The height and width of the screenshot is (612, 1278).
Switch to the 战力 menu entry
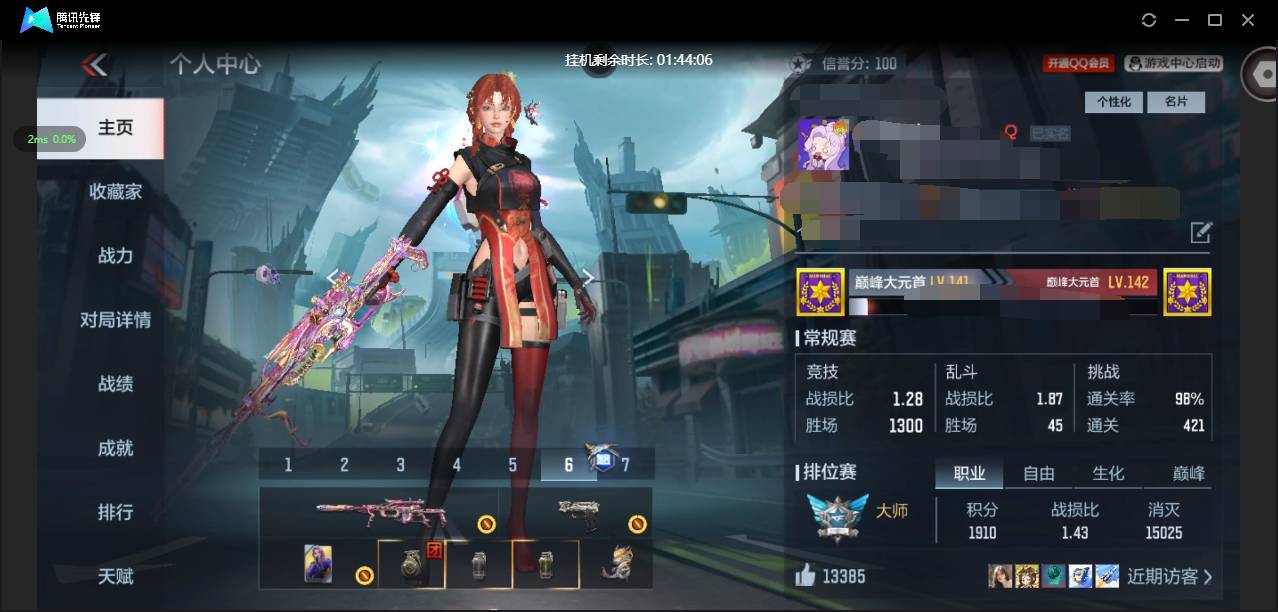coord(115,256)
